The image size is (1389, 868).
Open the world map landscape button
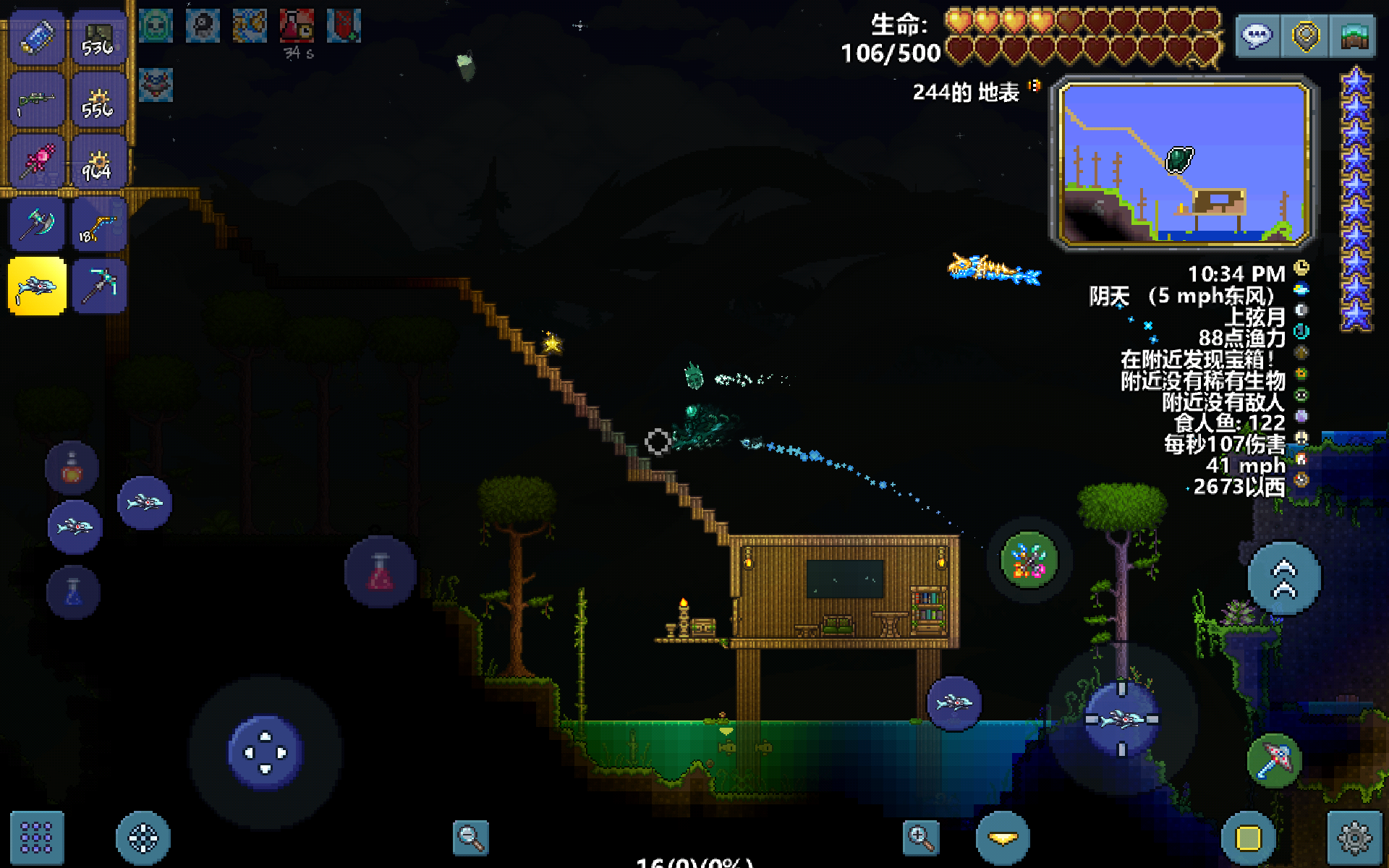[x=1354, y=36]
